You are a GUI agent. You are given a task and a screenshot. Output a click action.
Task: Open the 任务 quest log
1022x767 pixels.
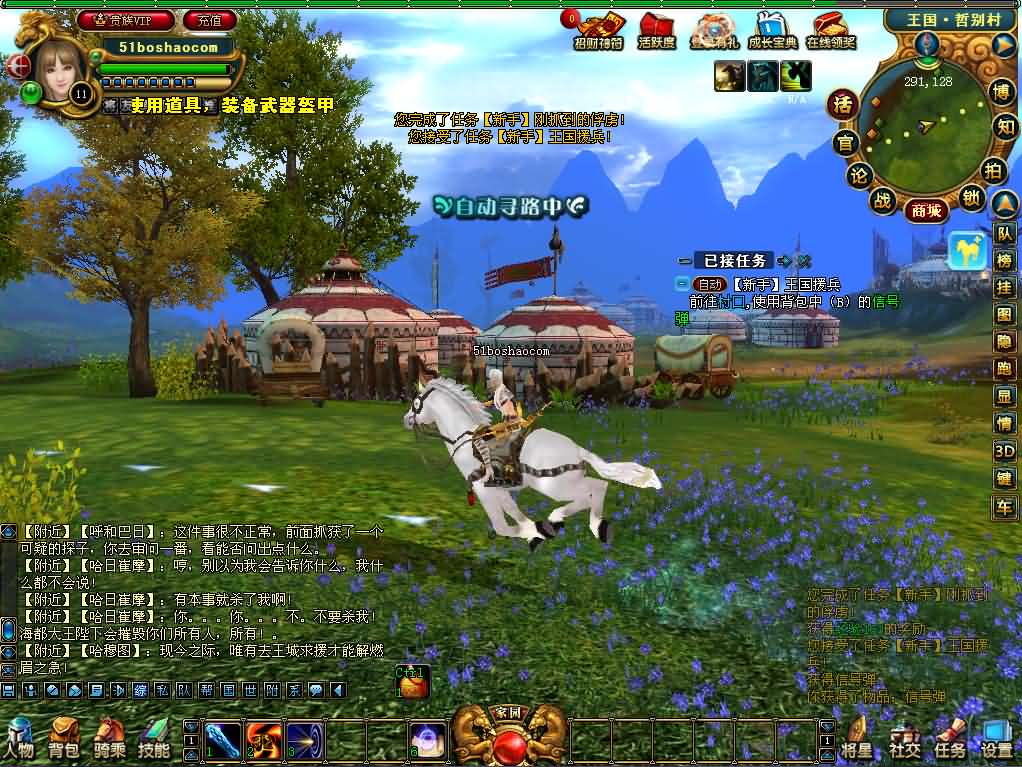[x=950, y=738]
